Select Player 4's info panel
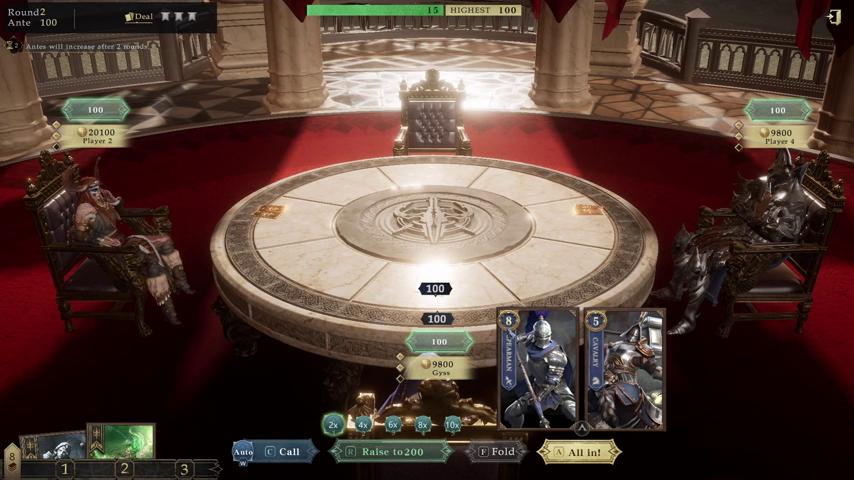 780,136
